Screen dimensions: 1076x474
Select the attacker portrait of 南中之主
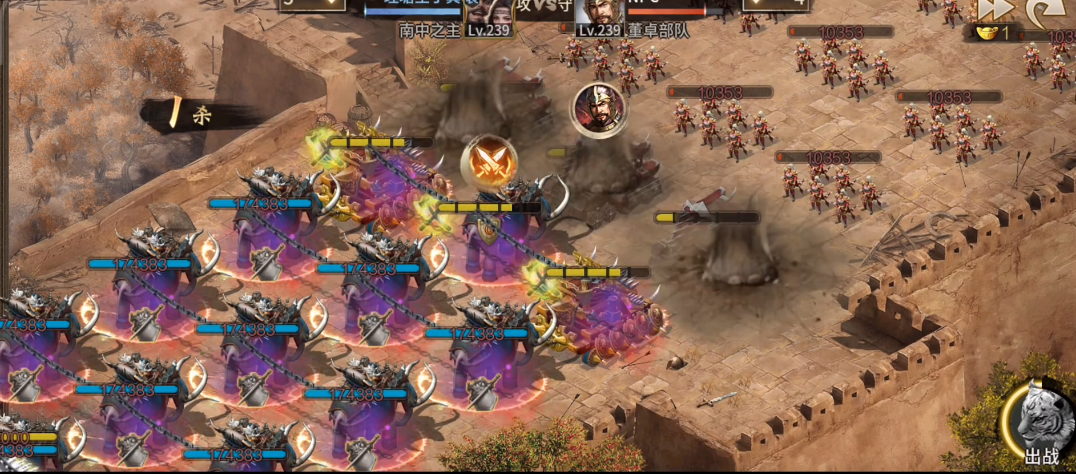488,12
